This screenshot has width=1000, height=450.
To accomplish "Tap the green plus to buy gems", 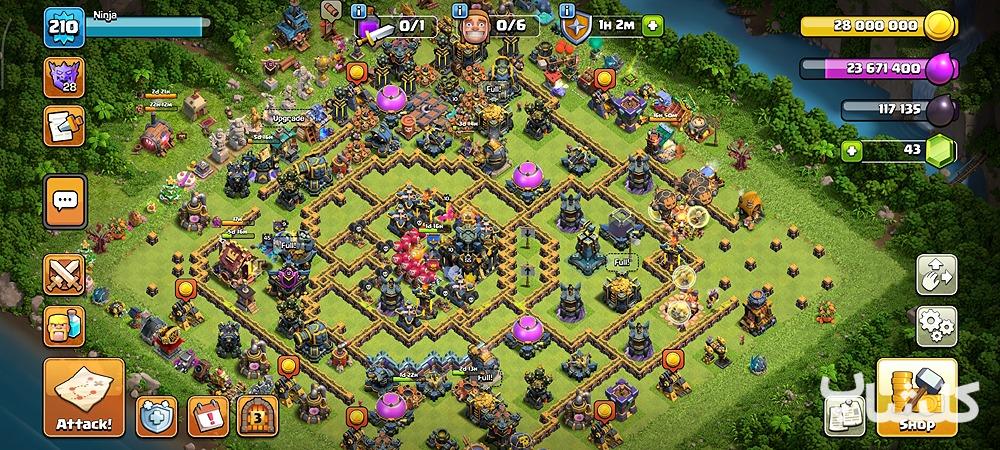I will pyautogui.click(x=852, y=150).
